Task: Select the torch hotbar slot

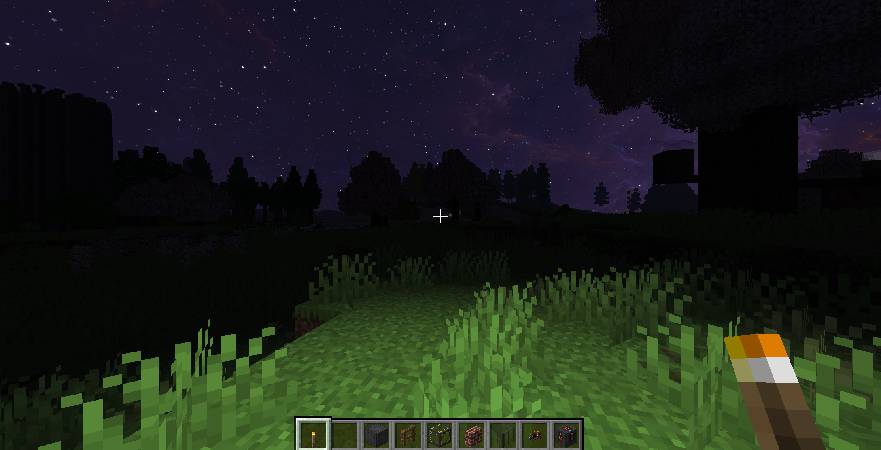Action: tap(313, 435)
